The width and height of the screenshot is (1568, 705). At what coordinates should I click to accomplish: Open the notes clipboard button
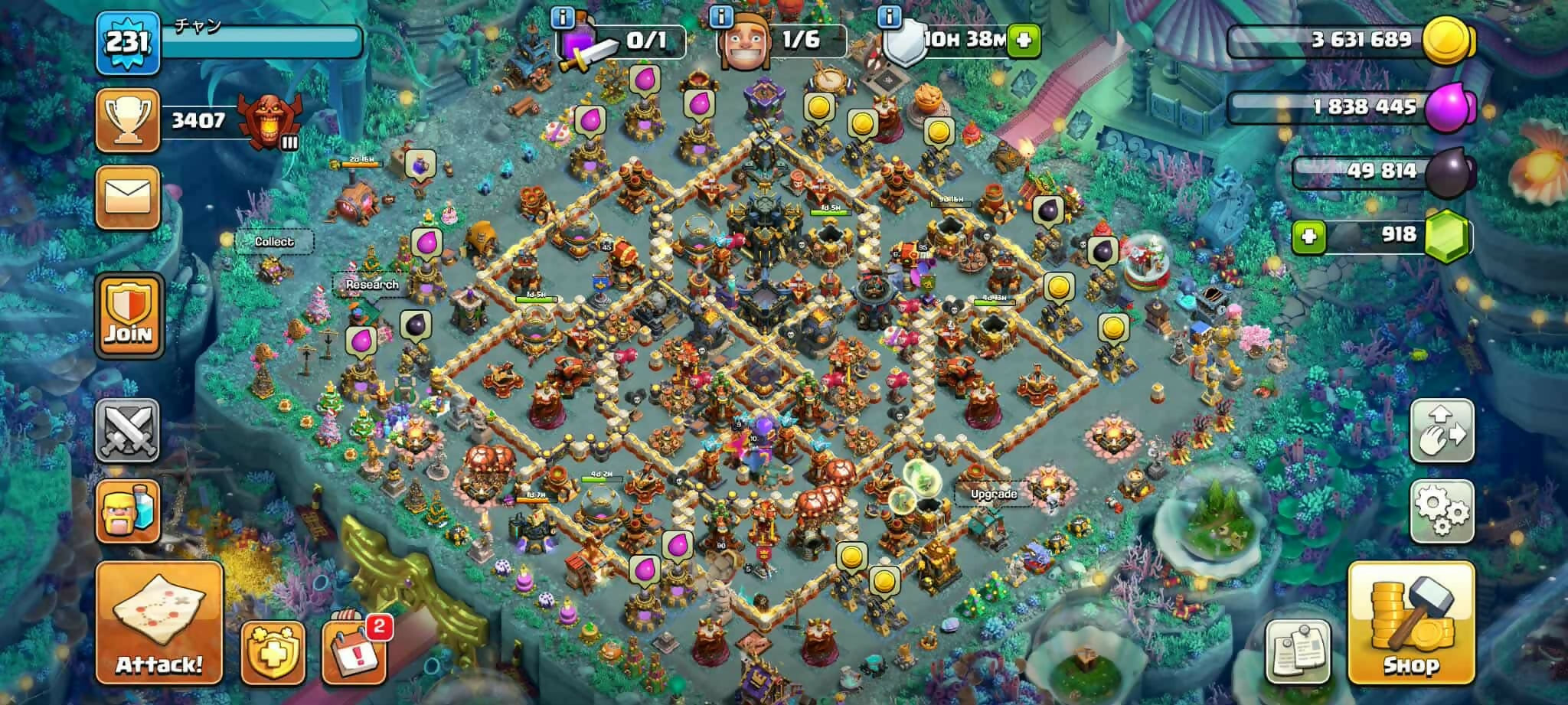pos(1297,651)
